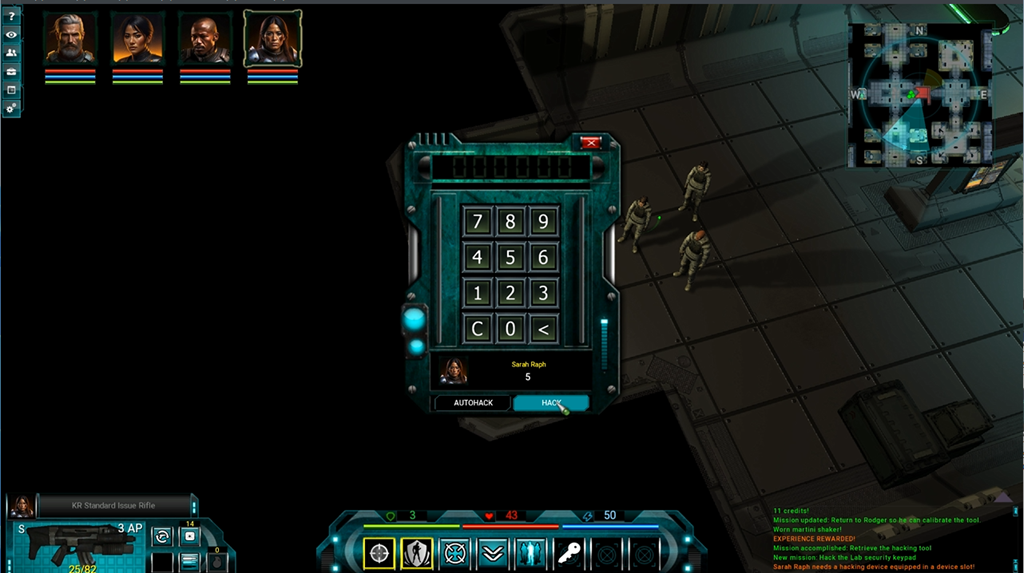Click the HACK button on the keypad
Viewport: 1024px width, 573px height.
(x=550, y=403)
